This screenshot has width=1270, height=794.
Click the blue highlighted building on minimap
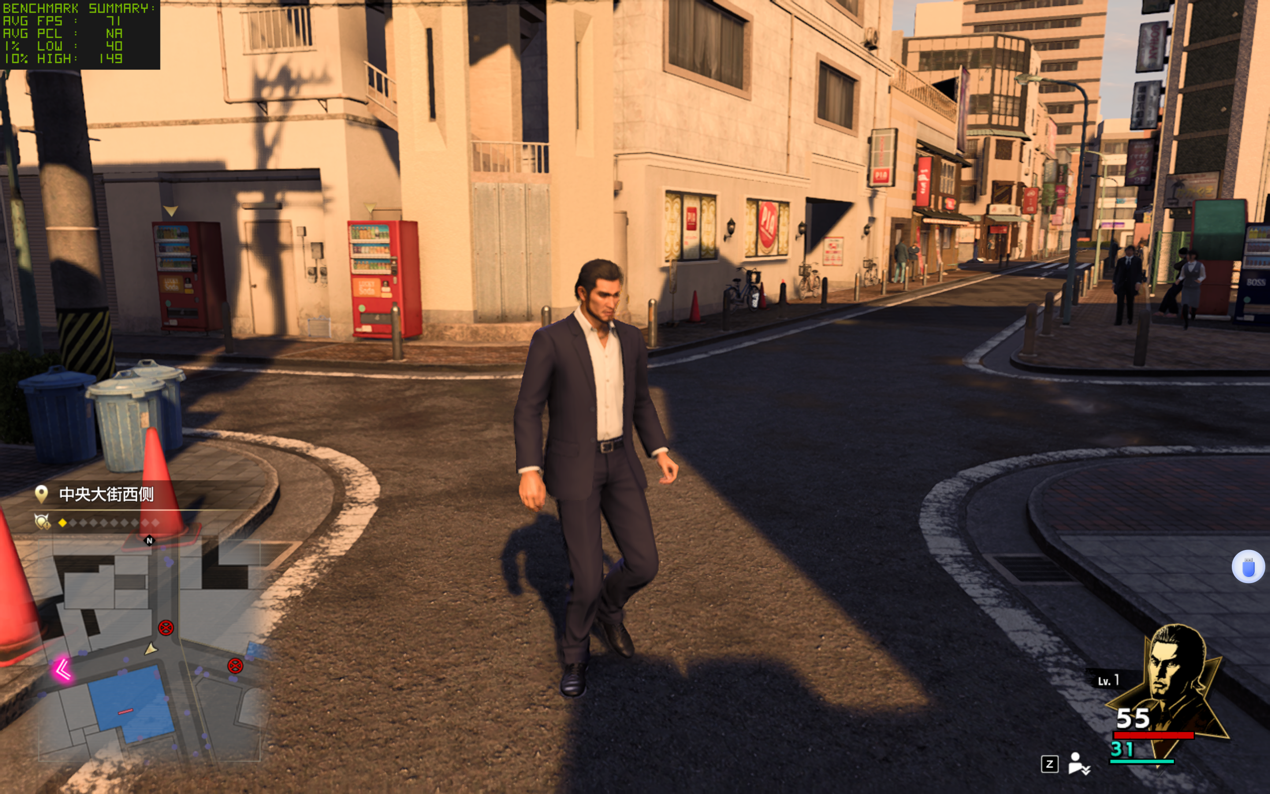pyautogui.click(x=128, y=703)
